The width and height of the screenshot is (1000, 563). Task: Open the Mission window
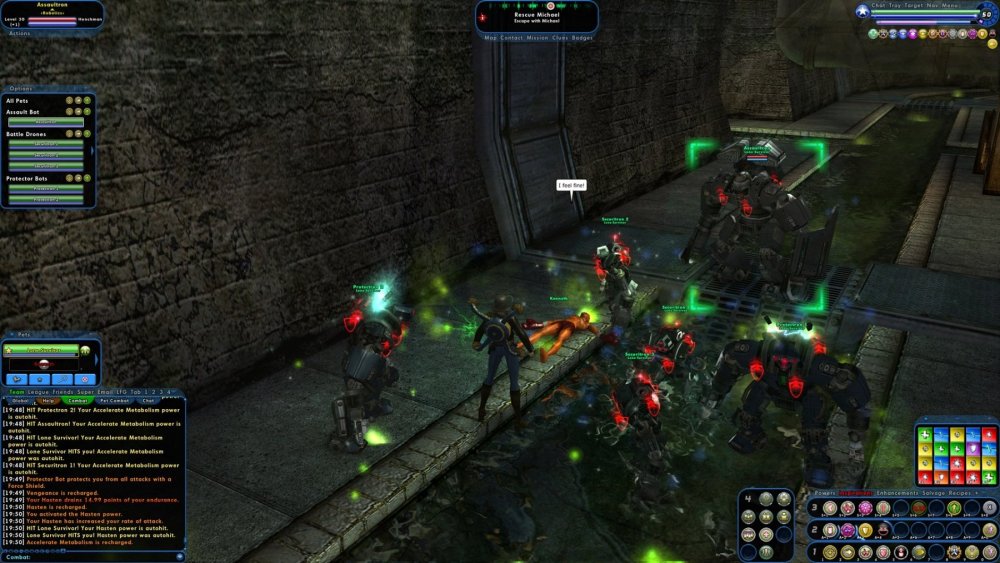coord(538,38)
